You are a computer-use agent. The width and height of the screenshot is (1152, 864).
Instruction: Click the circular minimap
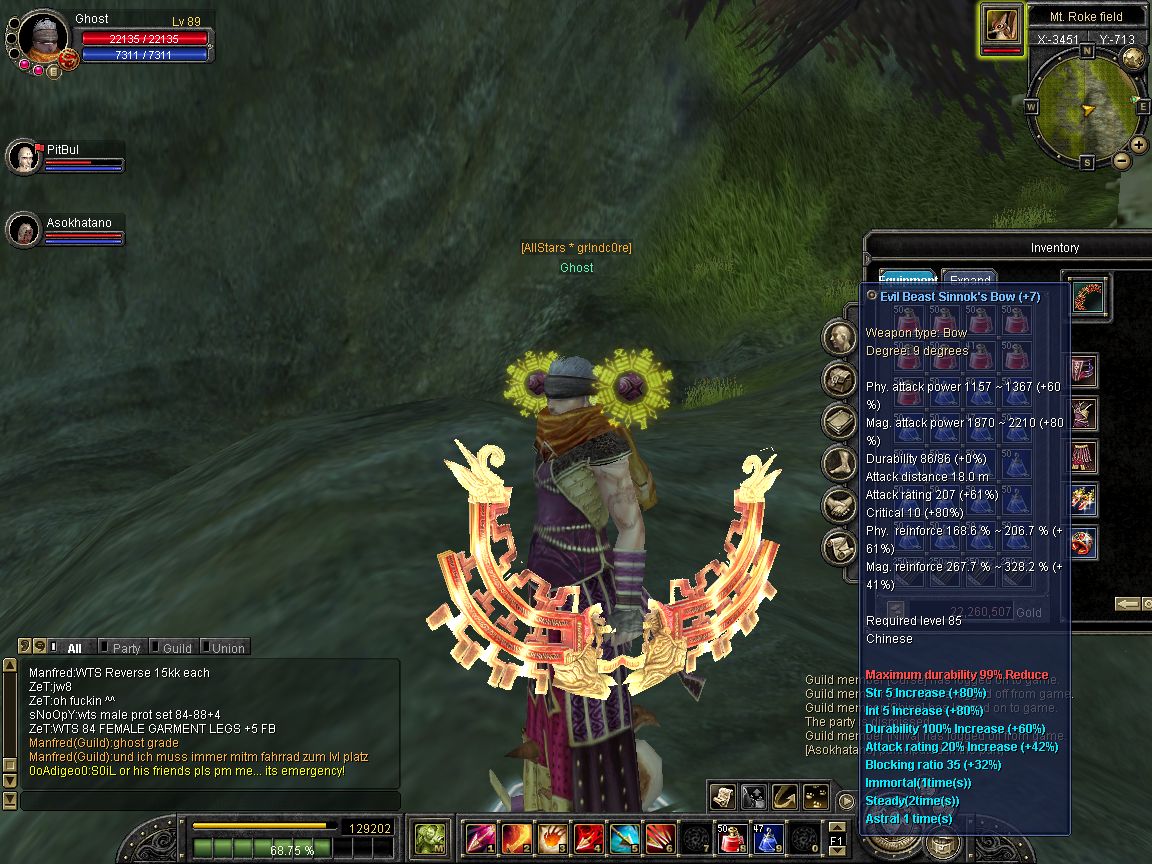[x=1085, y=105]
